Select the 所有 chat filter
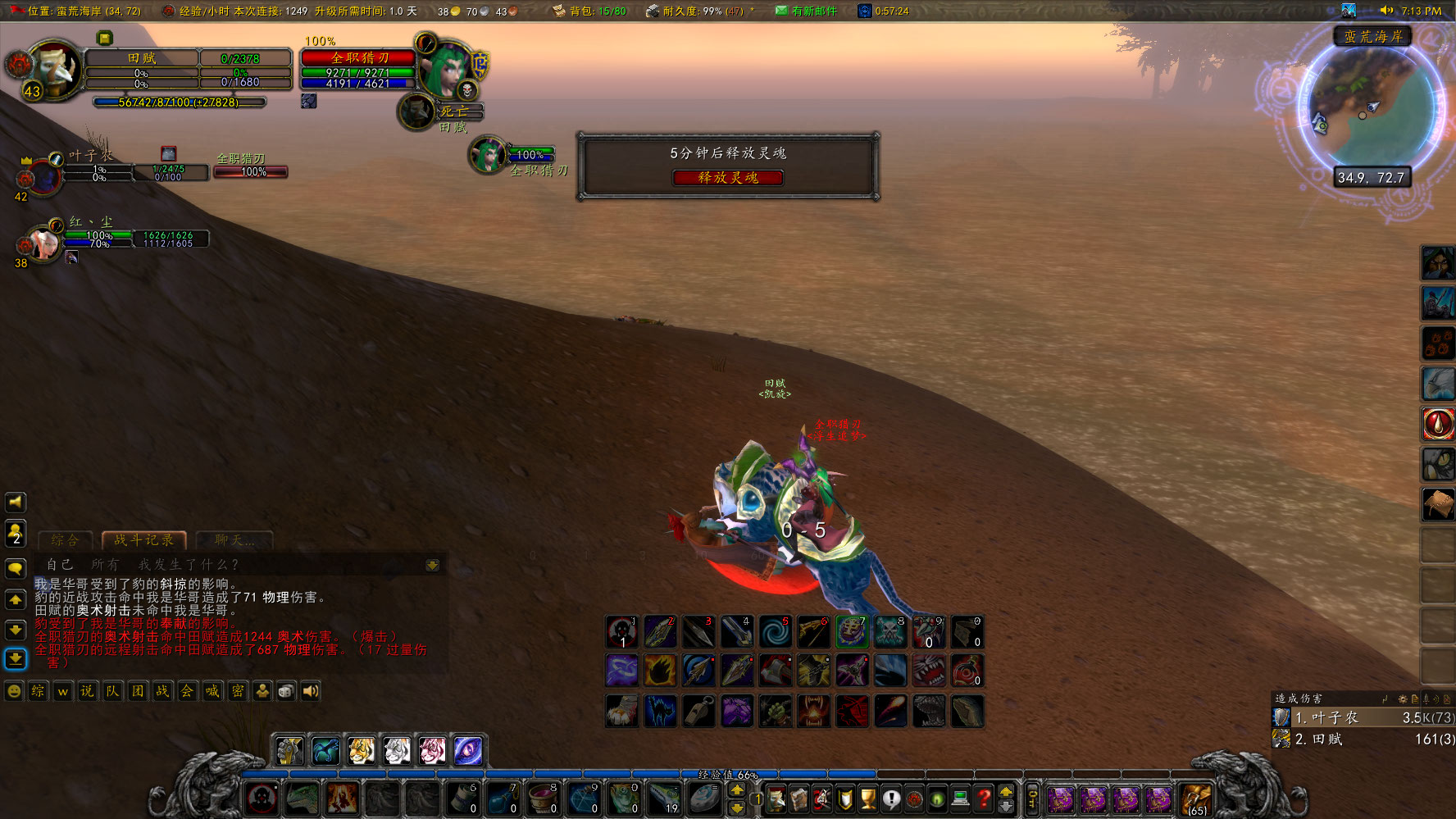The width and height of the screenshot is (1456, 819). [x=105, y=565]
